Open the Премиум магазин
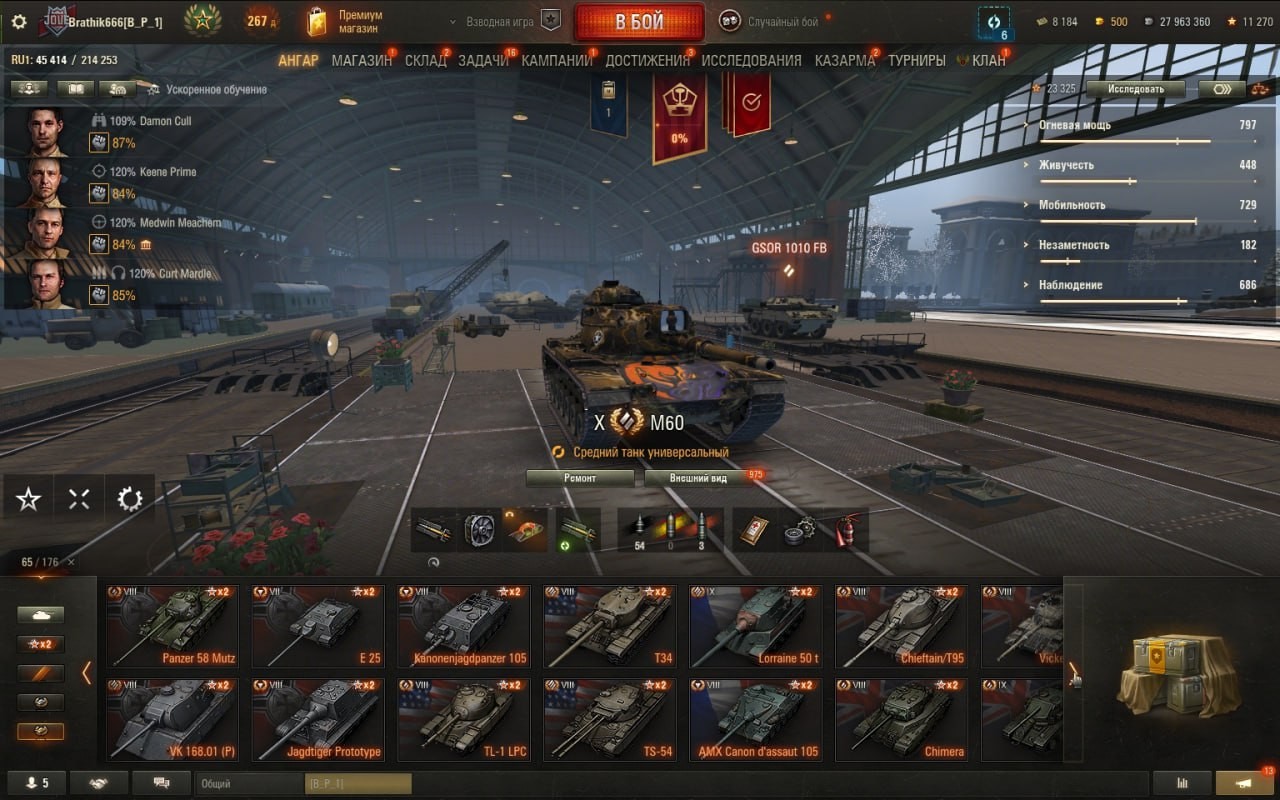 tap(345, 22)
